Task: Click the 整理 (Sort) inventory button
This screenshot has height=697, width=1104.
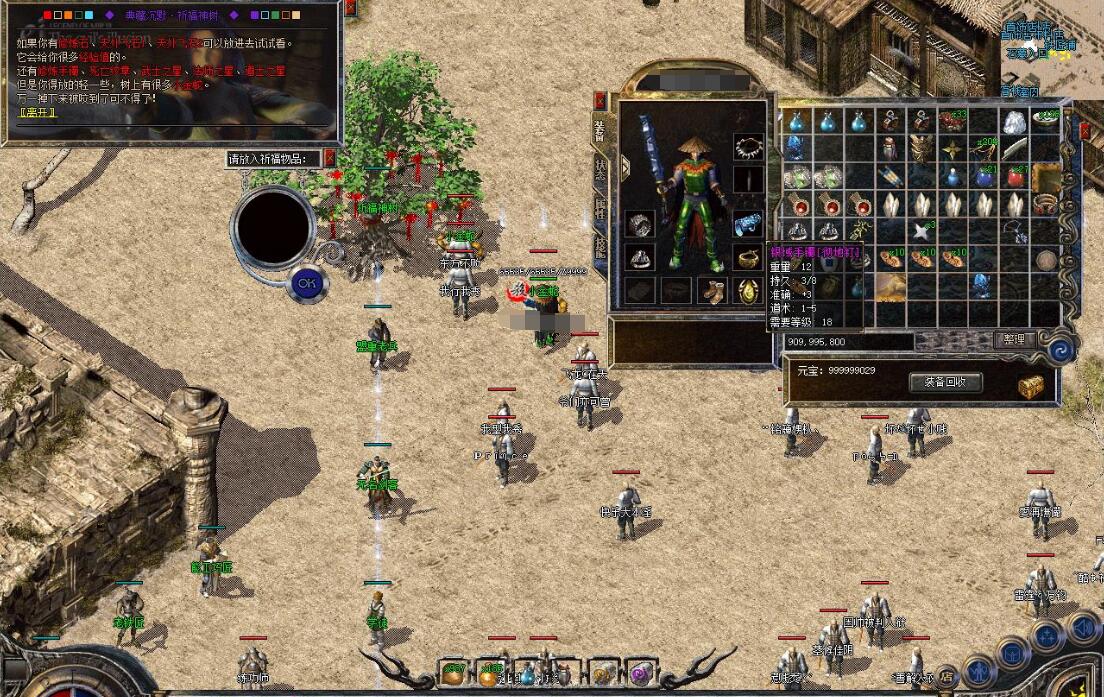Action: point(1013,340)
